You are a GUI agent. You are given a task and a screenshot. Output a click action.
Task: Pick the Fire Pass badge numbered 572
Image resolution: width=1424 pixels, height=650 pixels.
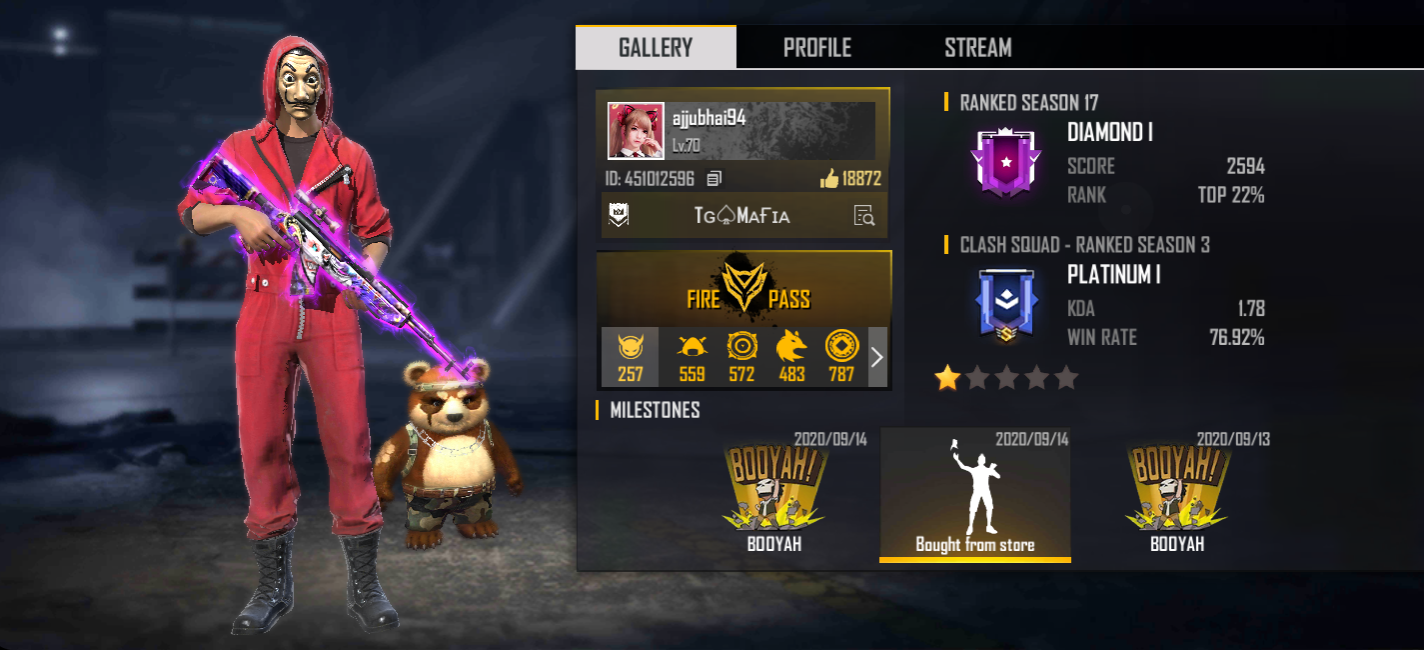741,357
